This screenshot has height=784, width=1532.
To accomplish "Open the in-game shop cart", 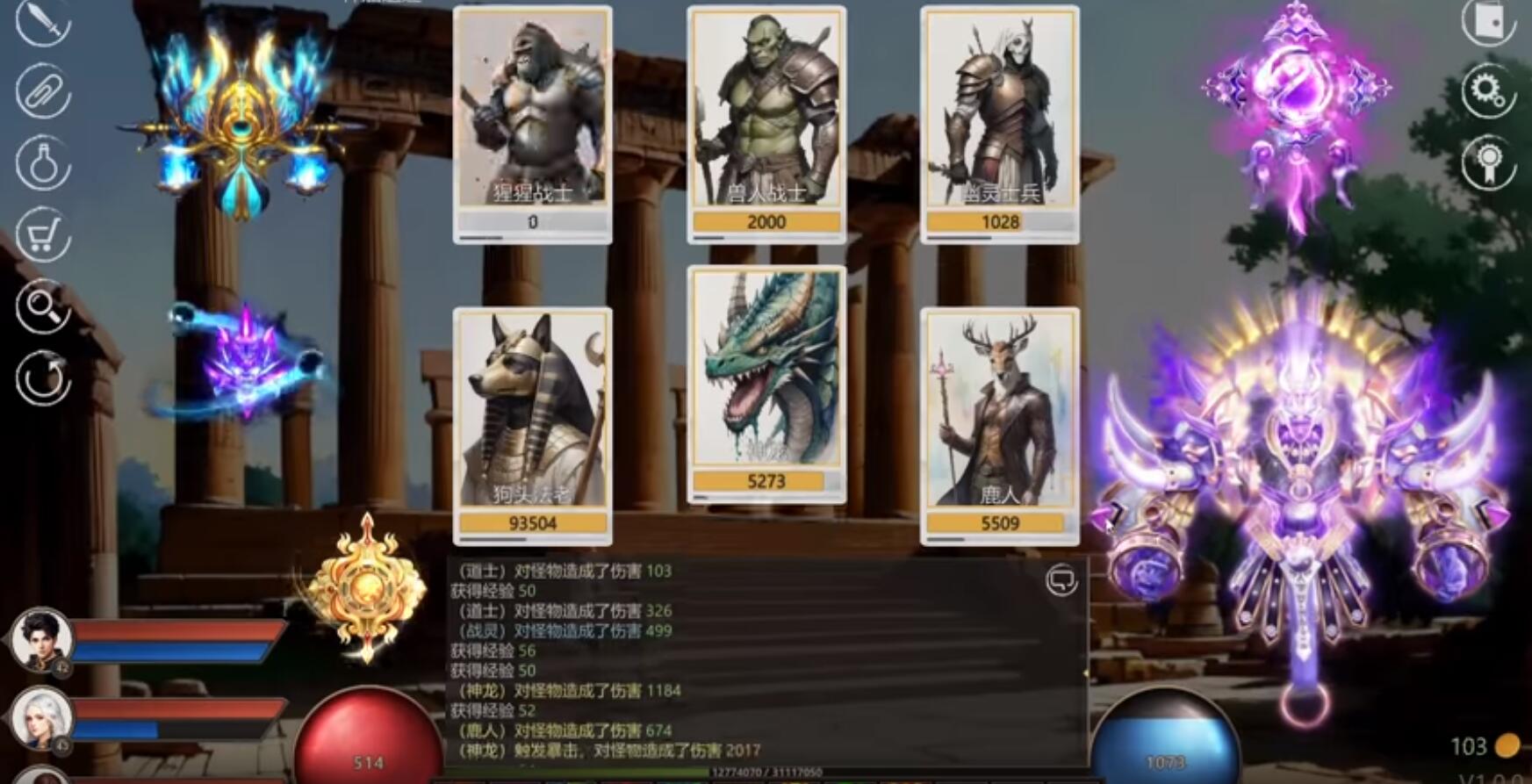I will (x=44, y=230).
